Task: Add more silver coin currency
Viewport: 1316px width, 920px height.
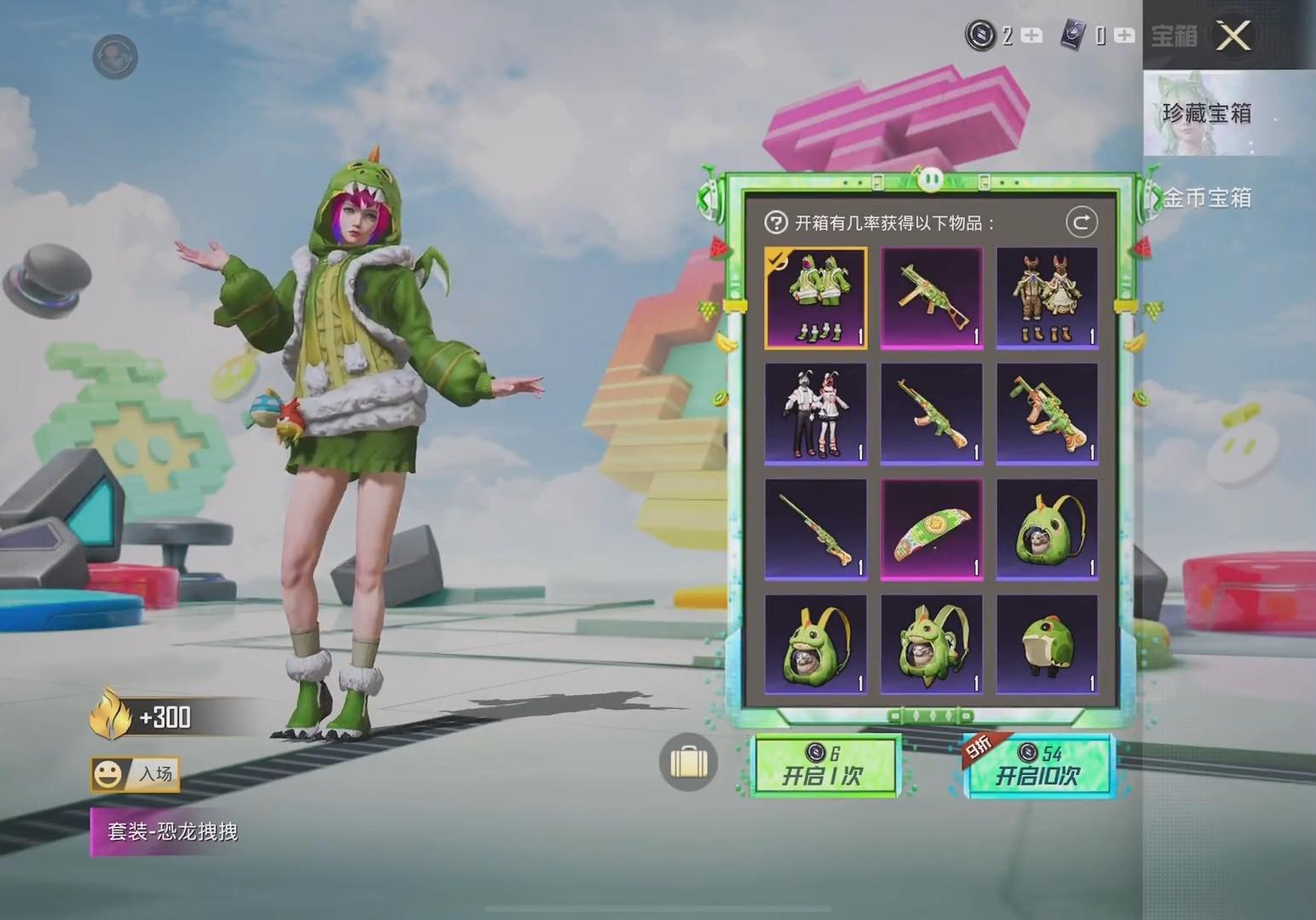Action: pos(1032,36)
